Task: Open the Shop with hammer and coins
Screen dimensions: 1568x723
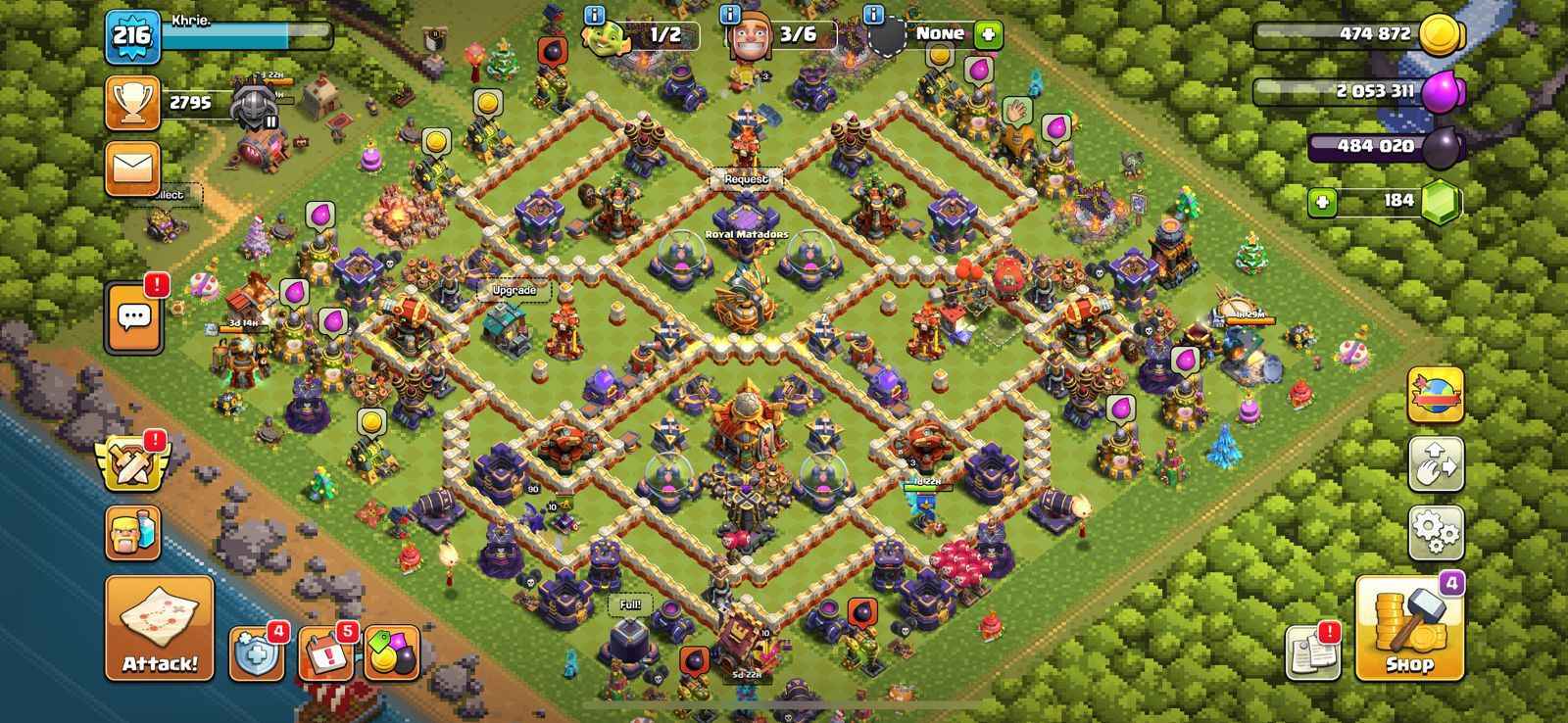Action: 1409,629
